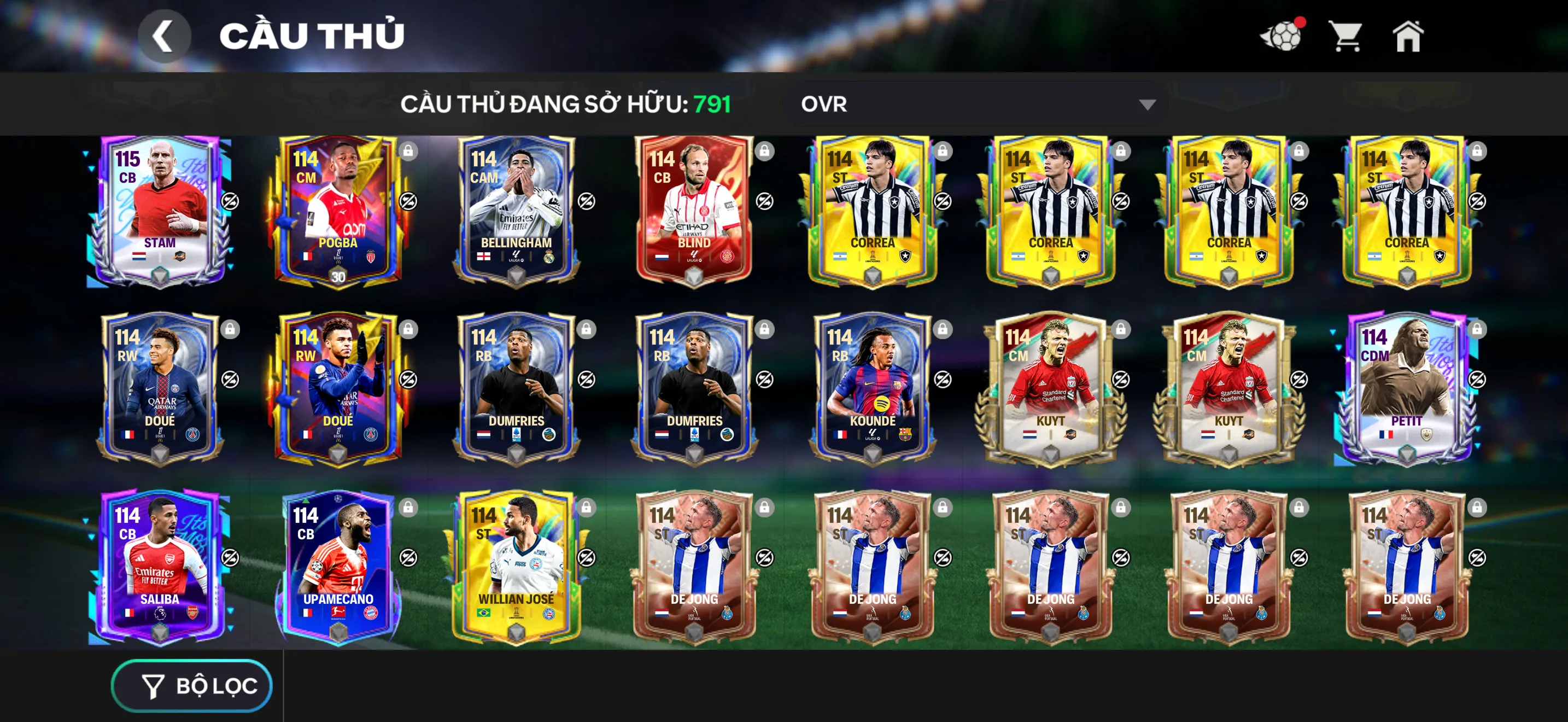Pick the 114 CB Blind card

[x=693, y=210]
